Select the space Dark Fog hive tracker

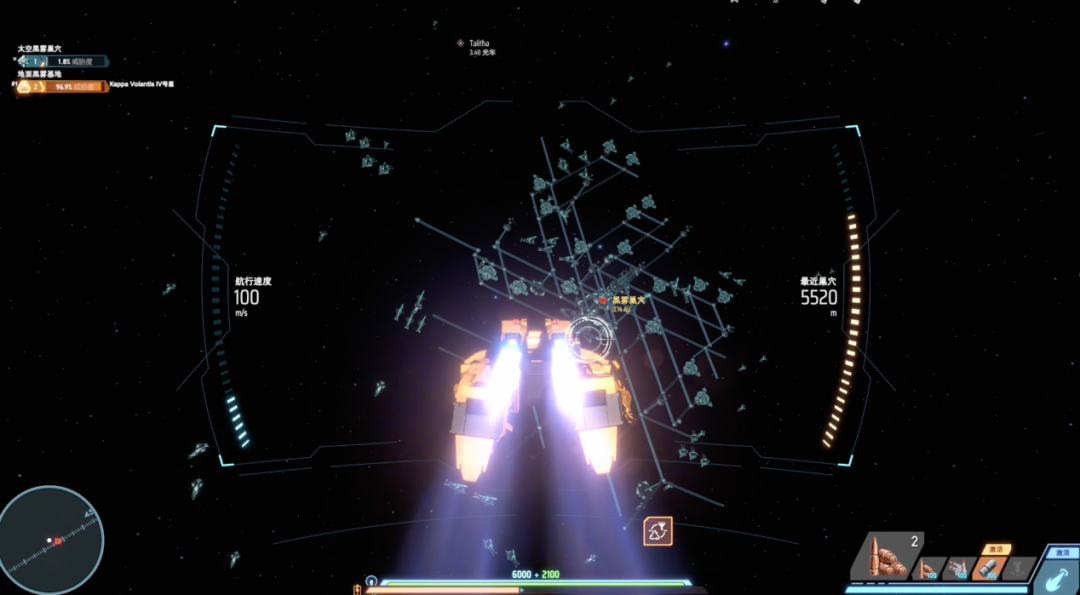tap(60, 61)
